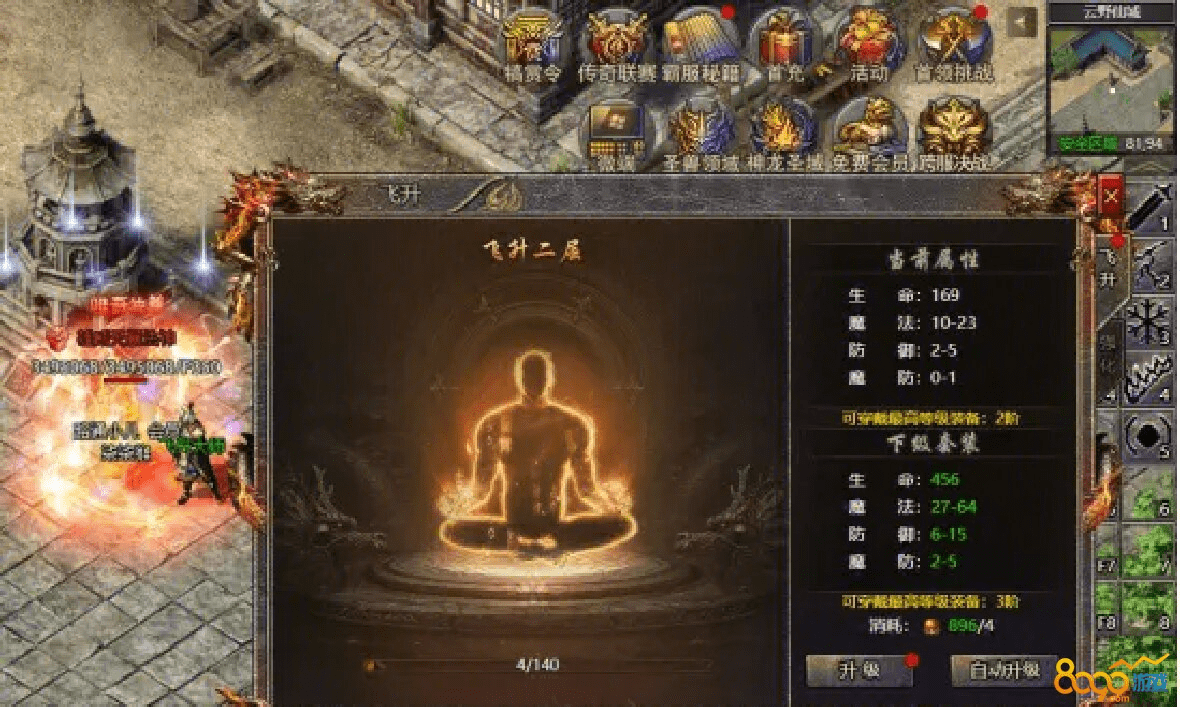Viewport: 1180px width, 707px height.
Task: Use the black orb skill in slot 5
Action: pos(1151,437)
